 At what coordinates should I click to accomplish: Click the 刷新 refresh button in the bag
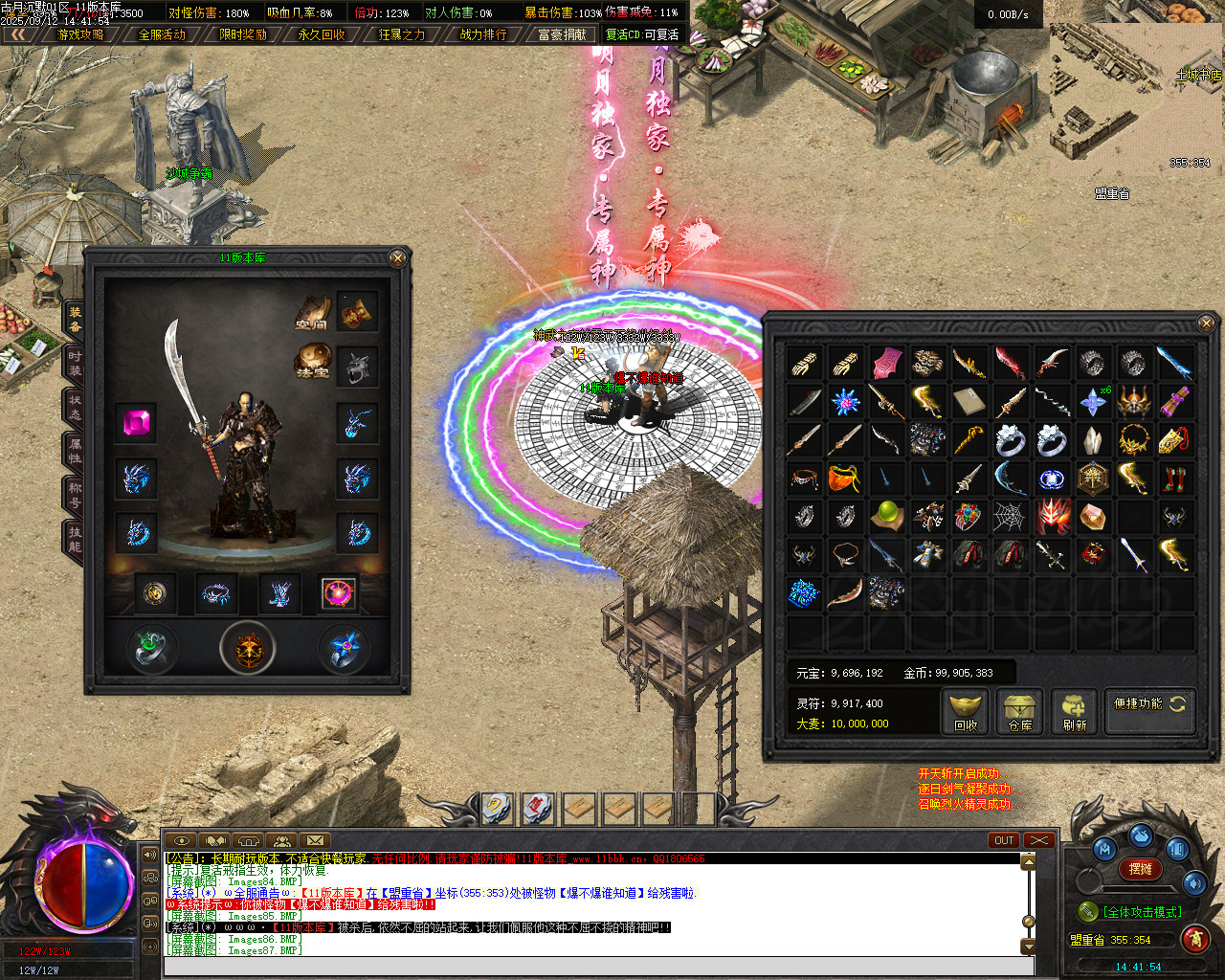click(1075, 713)
